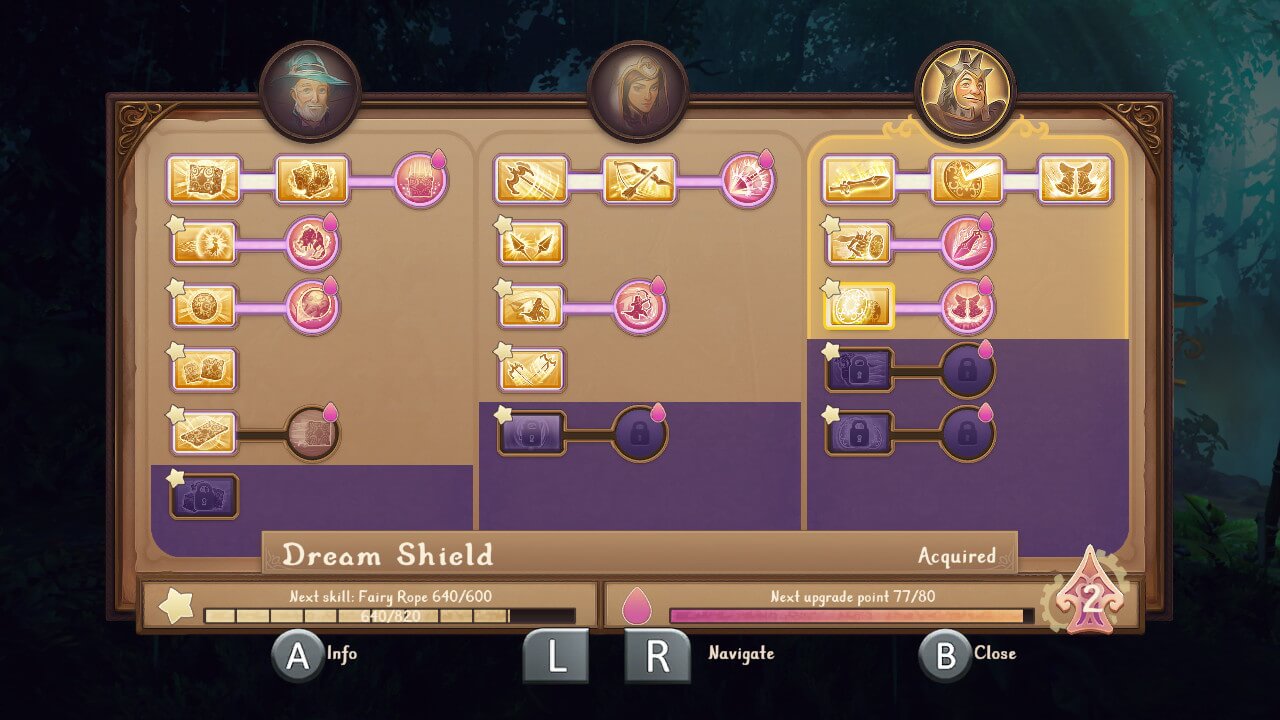Select the dual grappling hooks skill

531,369
